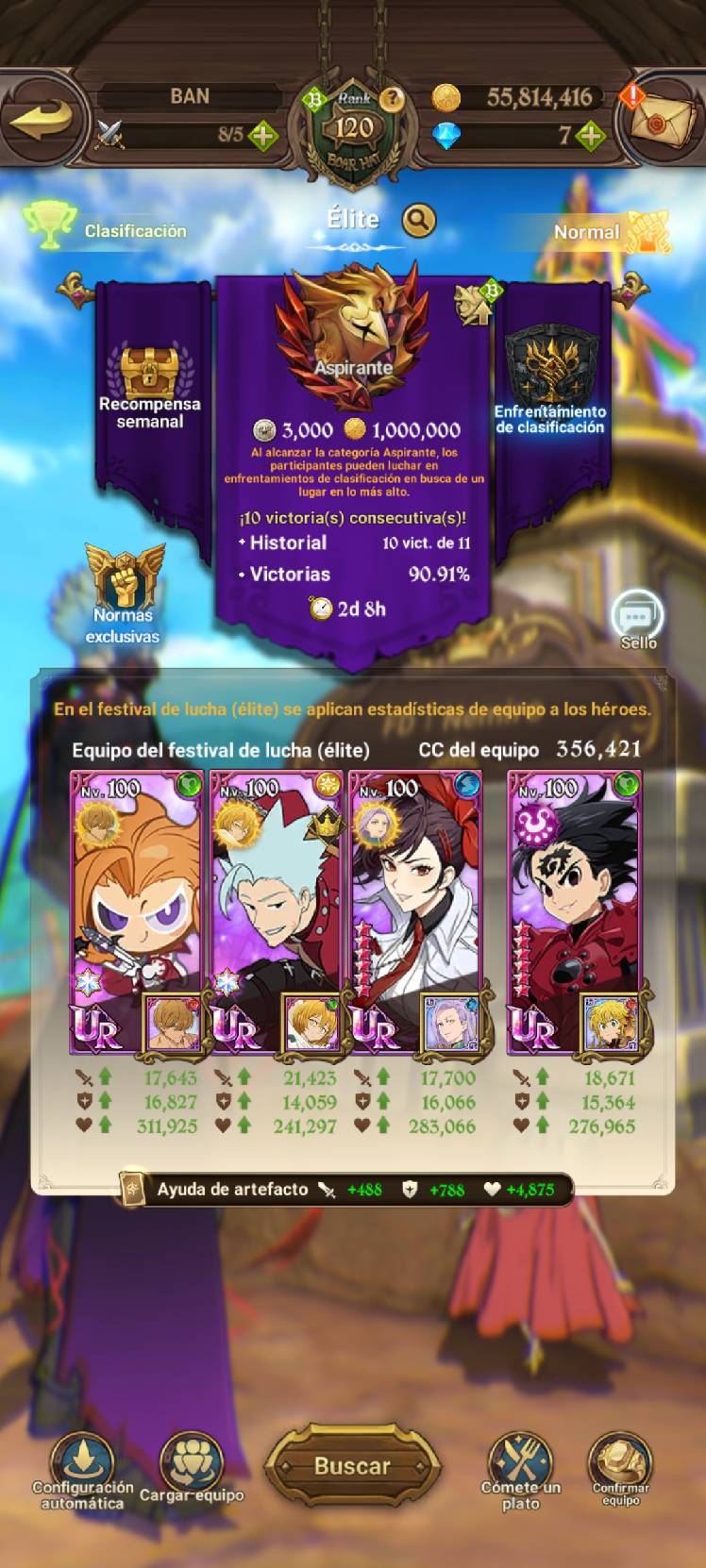Add more battle stamina with the plus
Viewport: 706px width, 1568px height.
pyautogui.click(x=262, y=136)
